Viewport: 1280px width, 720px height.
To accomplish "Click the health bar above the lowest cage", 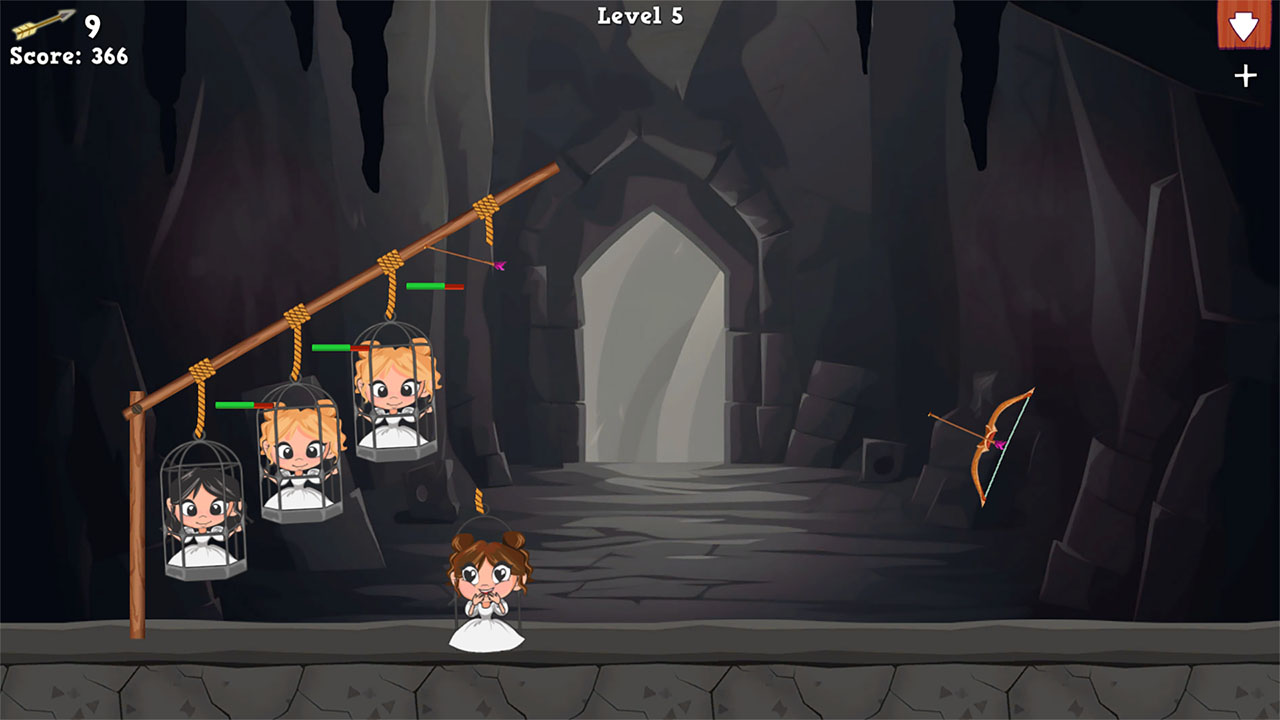I will click(241, 405).
